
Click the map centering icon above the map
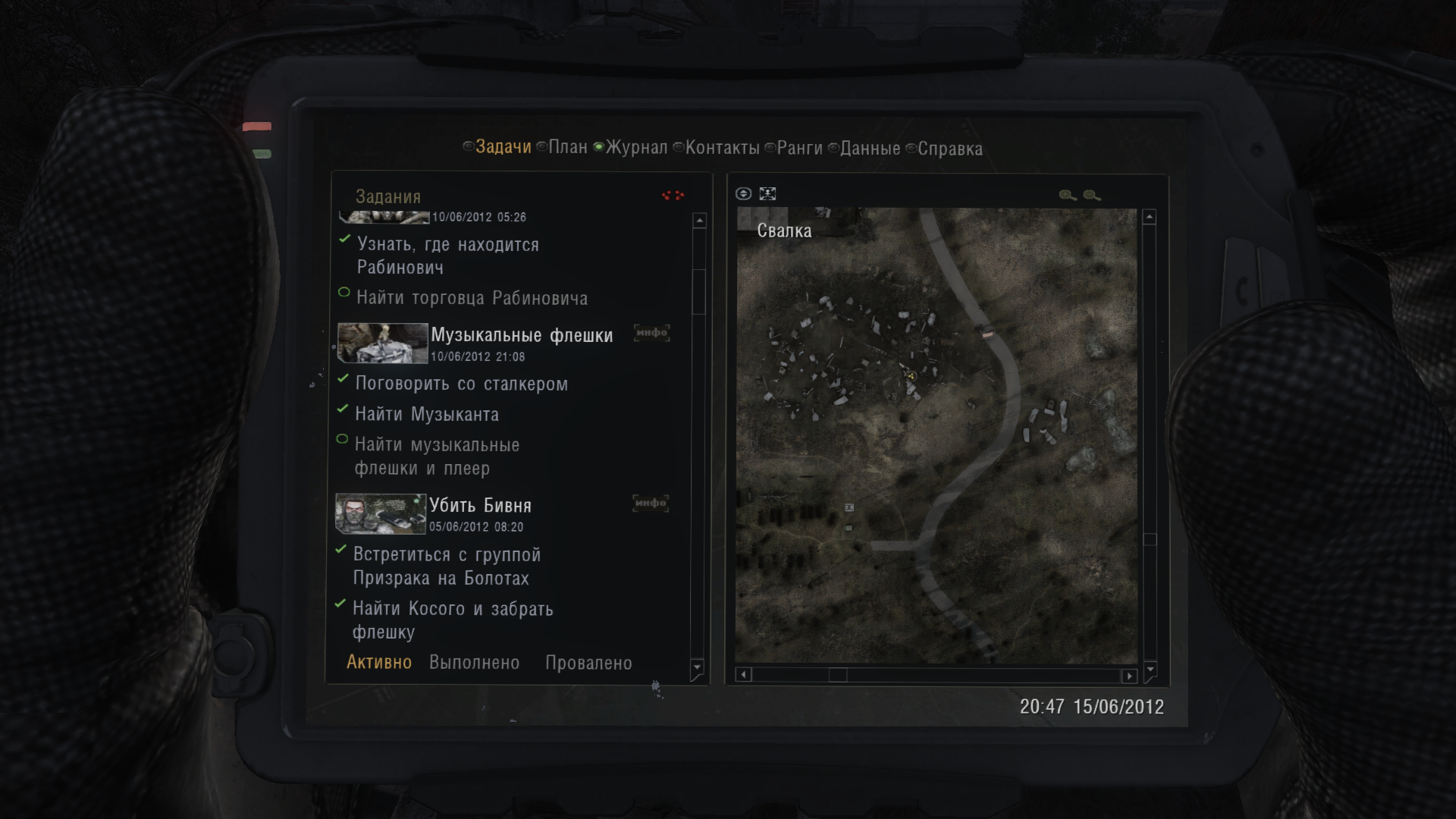pos(768,193)
